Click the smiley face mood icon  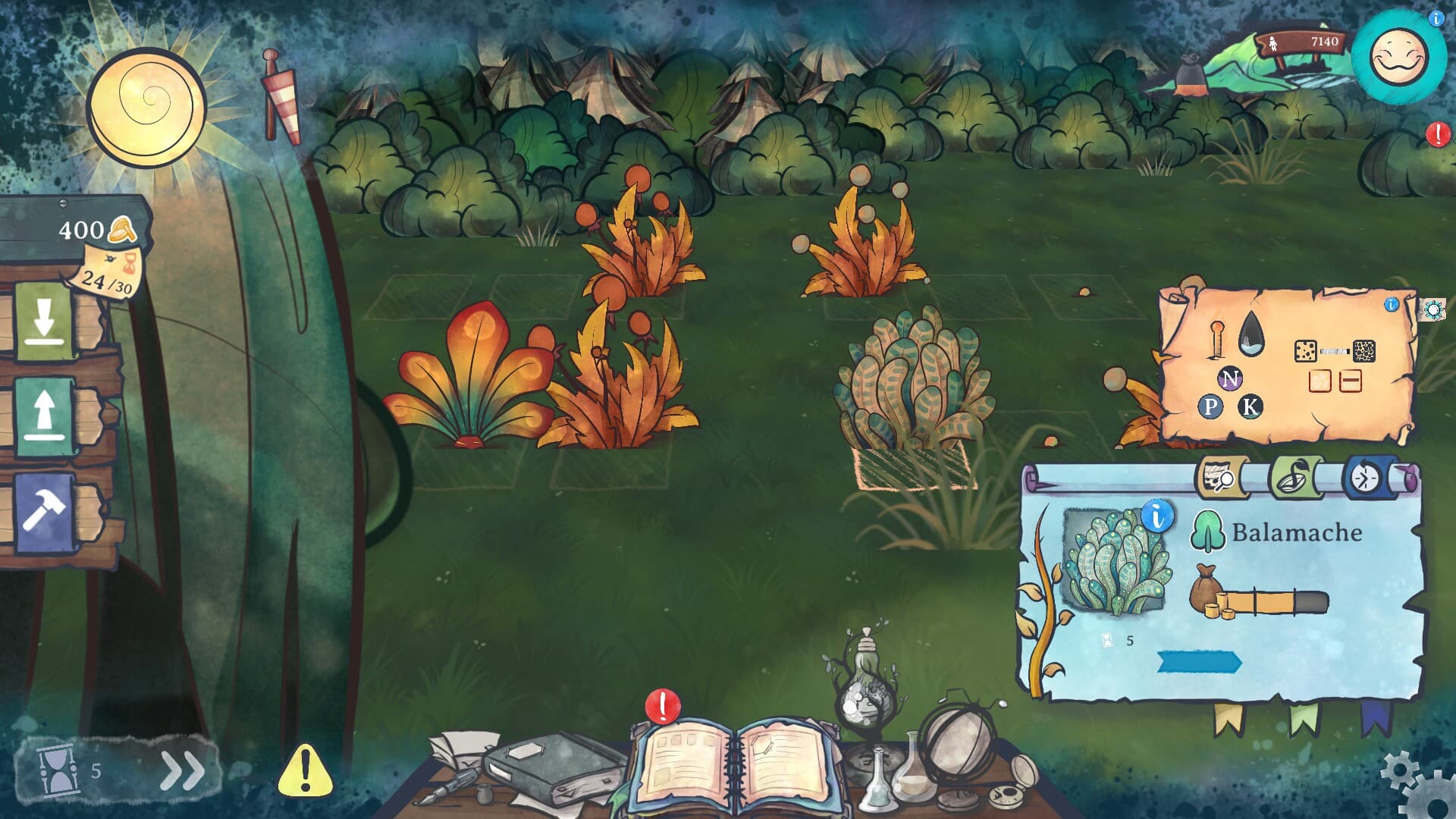click(x=1398, y=58)
